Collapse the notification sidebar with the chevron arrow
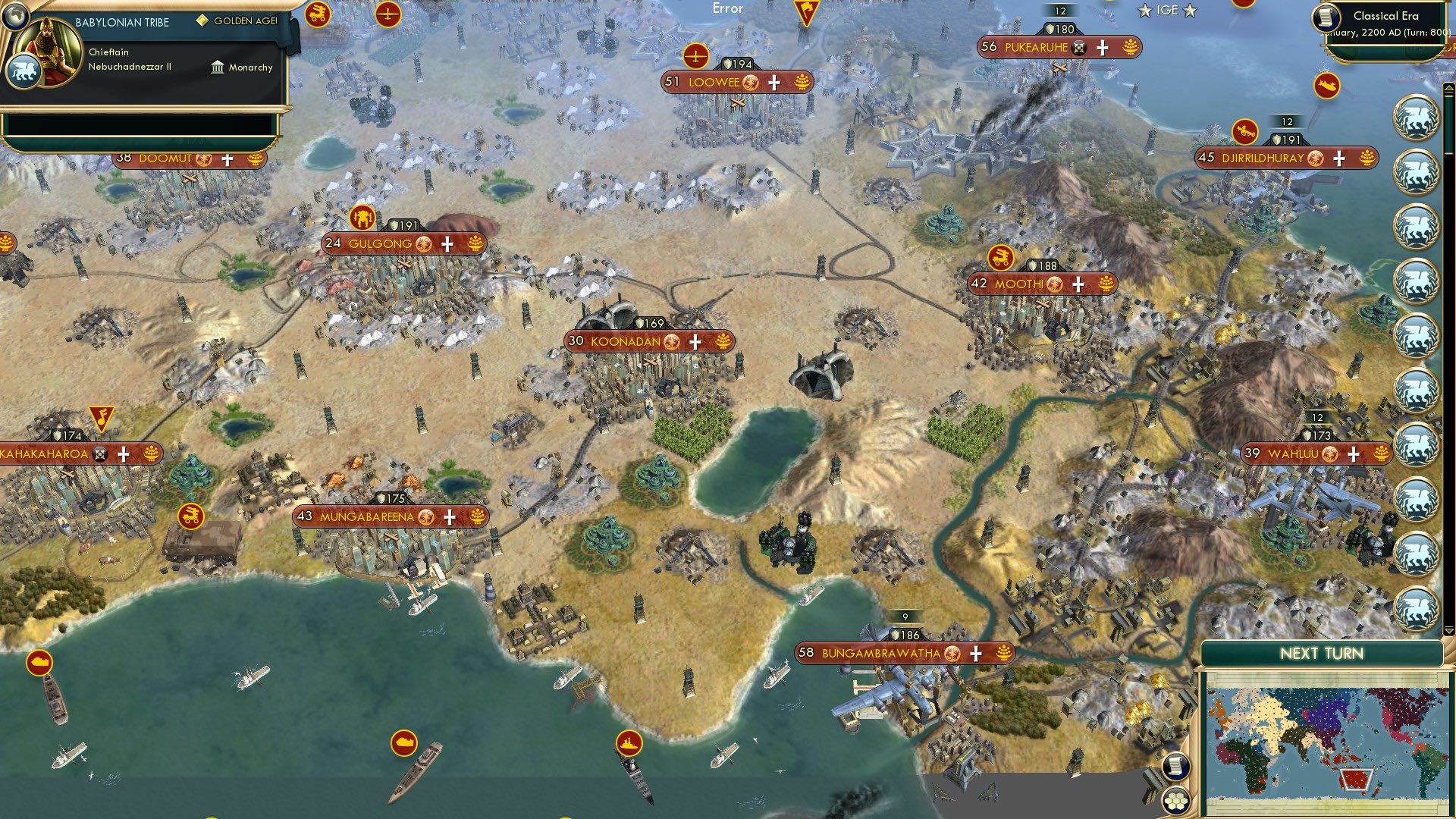Screen dimensions: 1456x819 click(1449, 88)
